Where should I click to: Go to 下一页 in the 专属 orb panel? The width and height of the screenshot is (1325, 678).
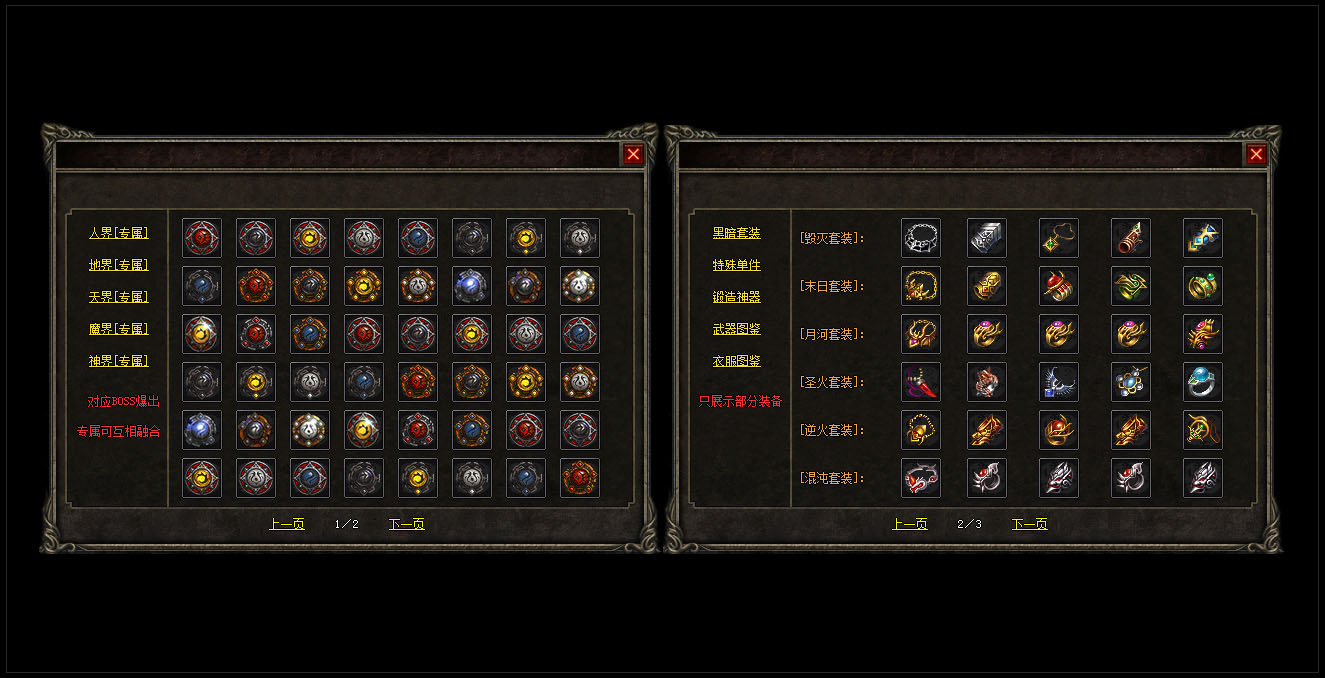[x=406, y=524]
